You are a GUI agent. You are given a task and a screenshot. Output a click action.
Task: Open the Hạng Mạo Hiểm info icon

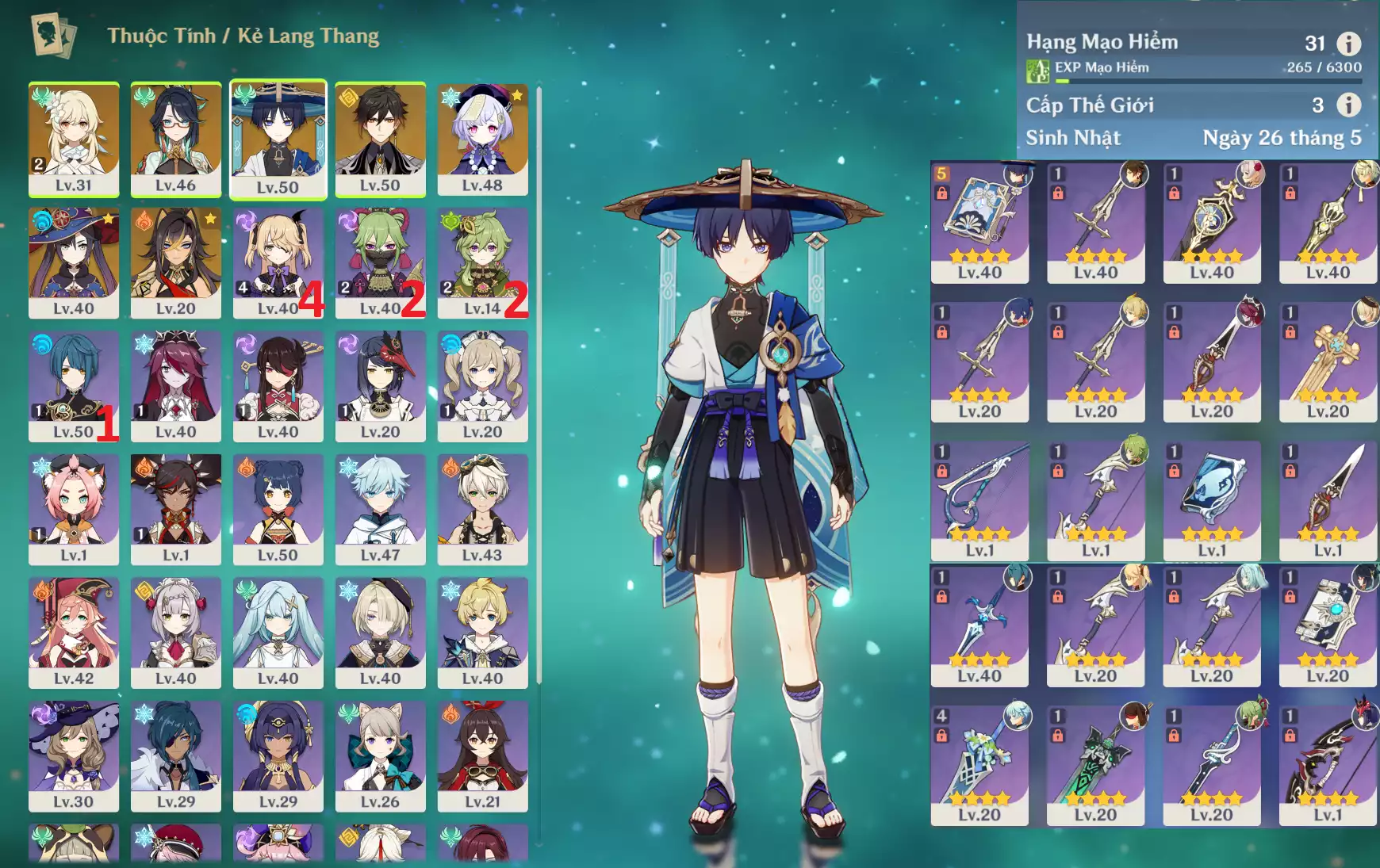click(x=1348, y=44)
